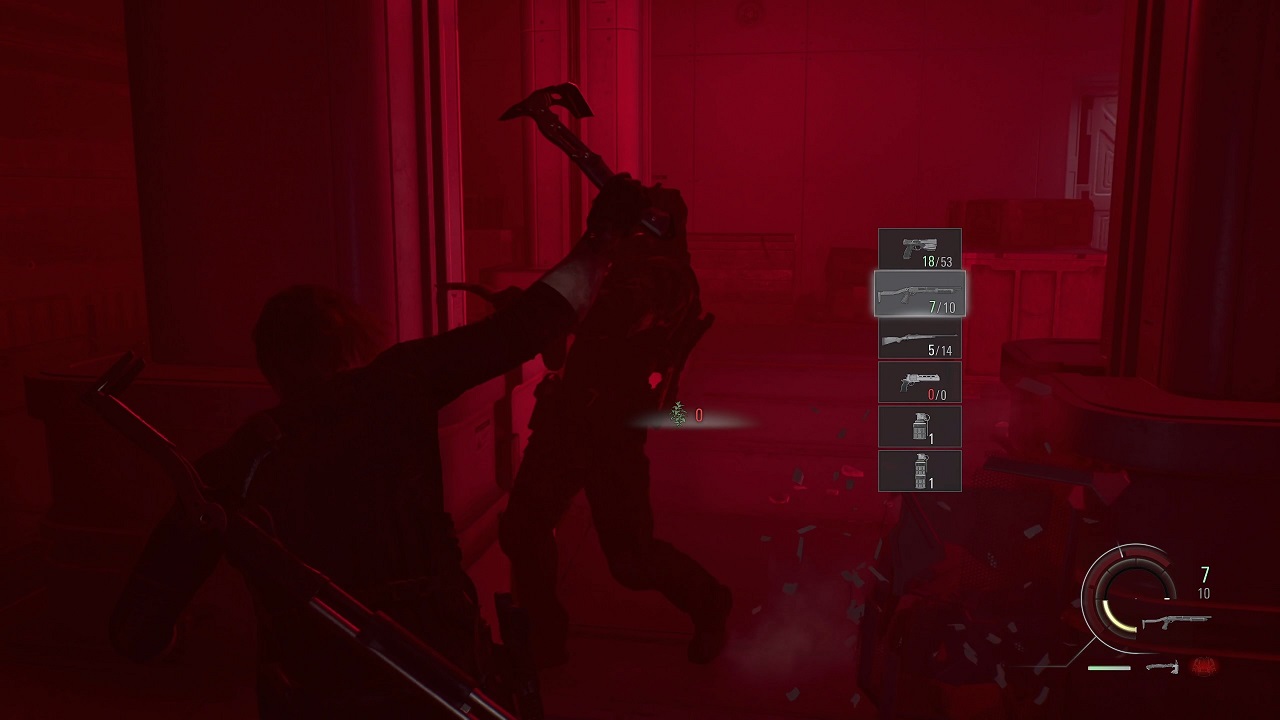
Task: Select the empty magnum revolver slot
Action: 919,382
